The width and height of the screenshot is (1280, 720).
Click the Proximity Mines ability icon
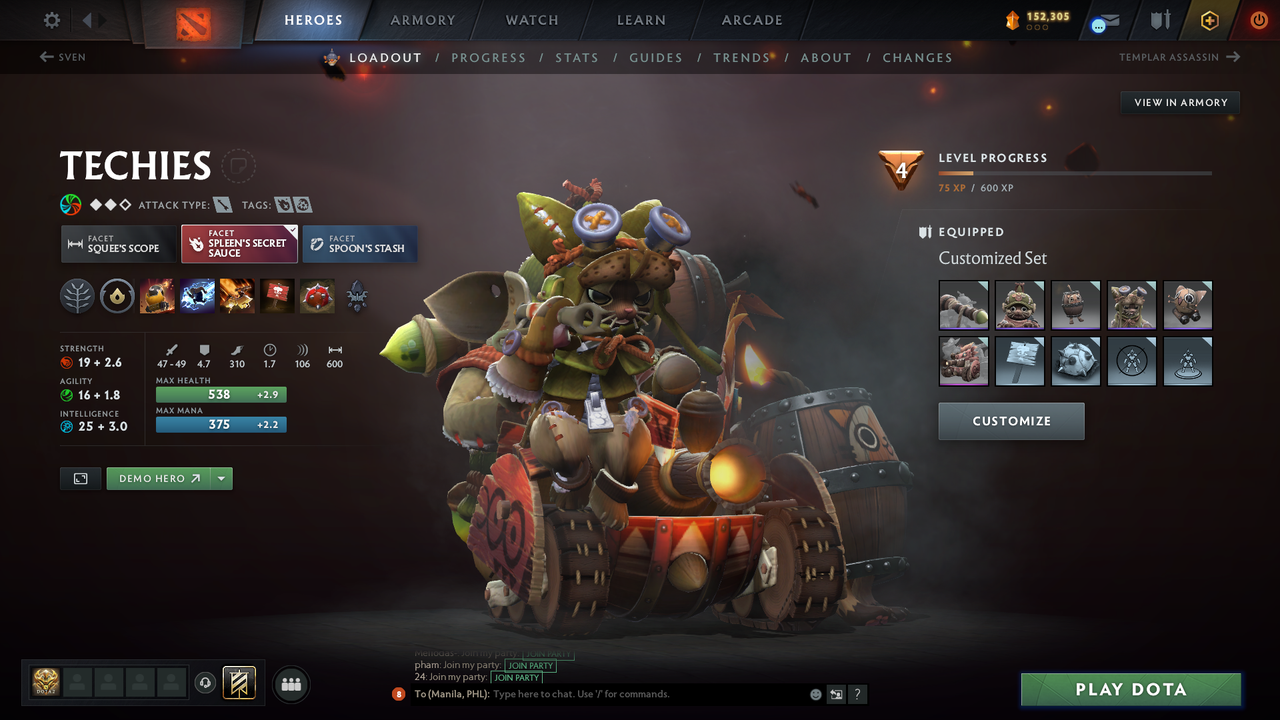pos(317,296)
